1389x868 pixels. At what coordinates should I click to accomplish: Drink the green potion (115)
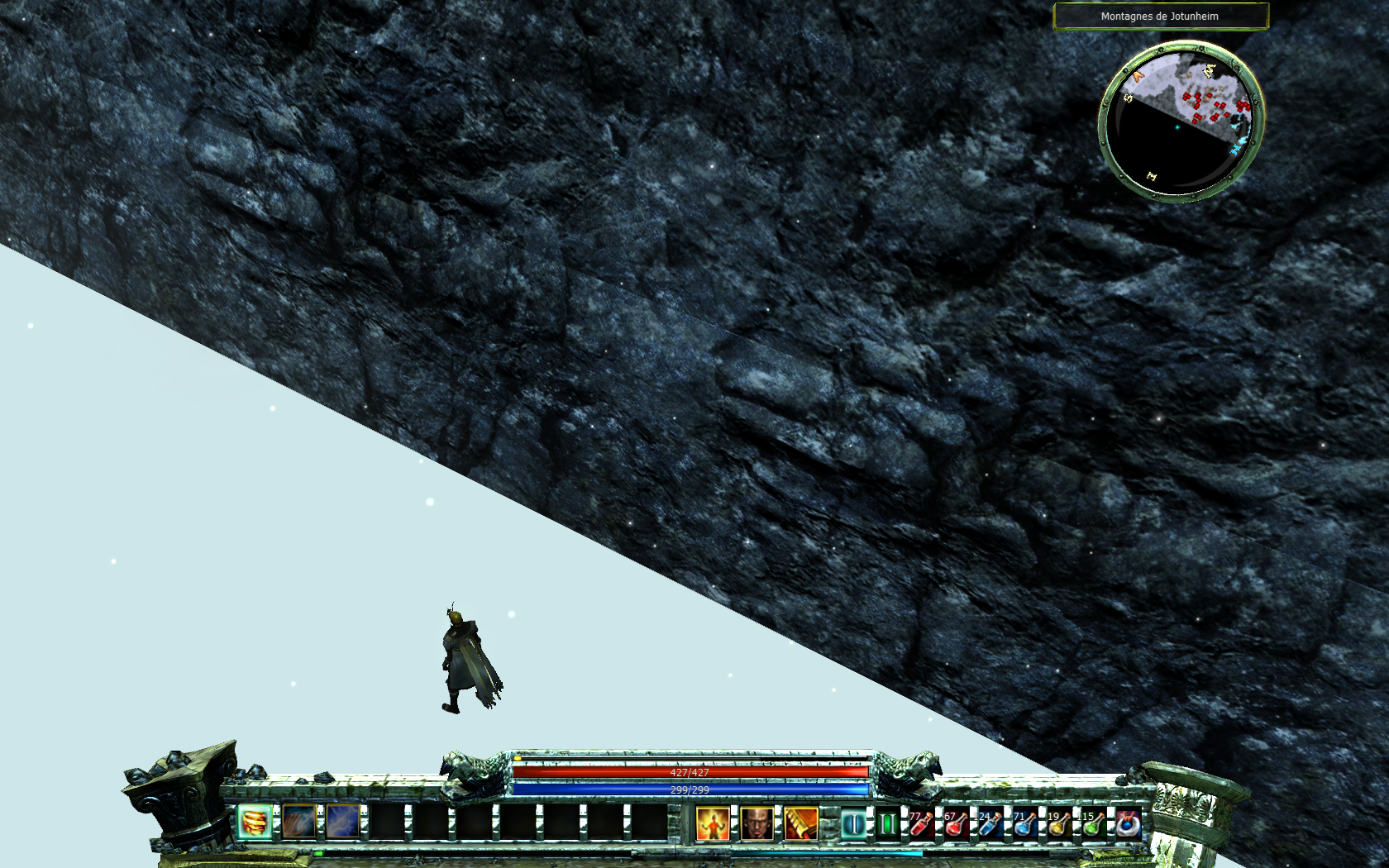click(x=1094, y=824)
